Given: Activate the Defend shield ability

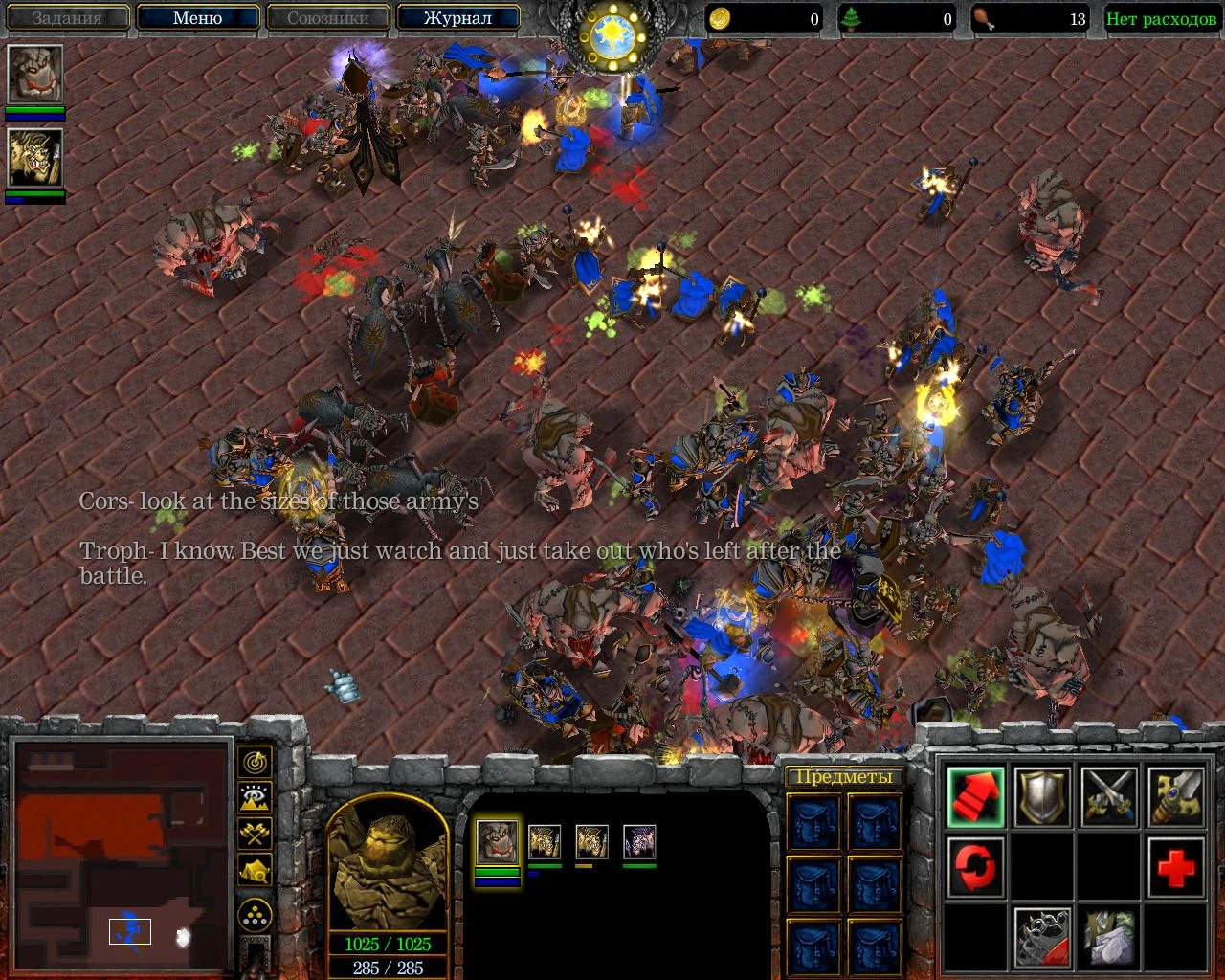Looking at the screenshot, I should pyautogui.click(x=1041, y=797).
